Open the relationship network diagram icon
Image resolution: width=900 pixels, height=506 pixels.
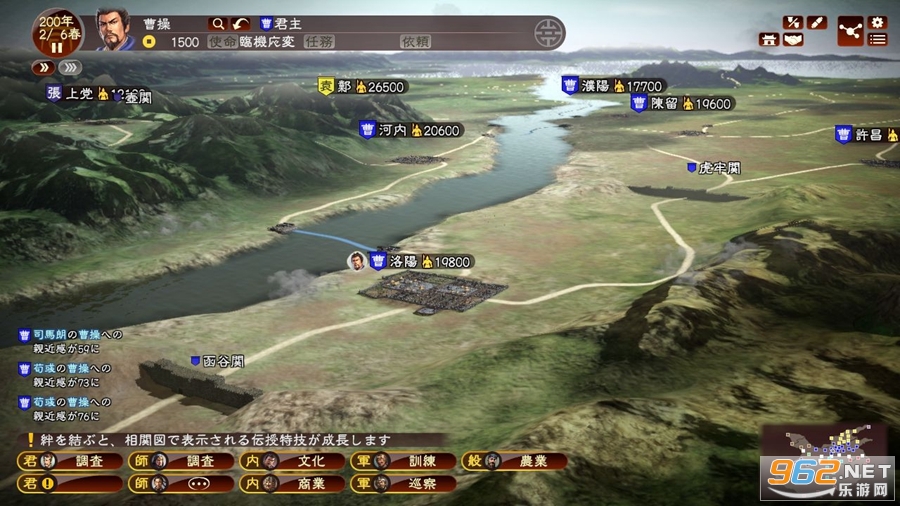(x=849, y=31)
